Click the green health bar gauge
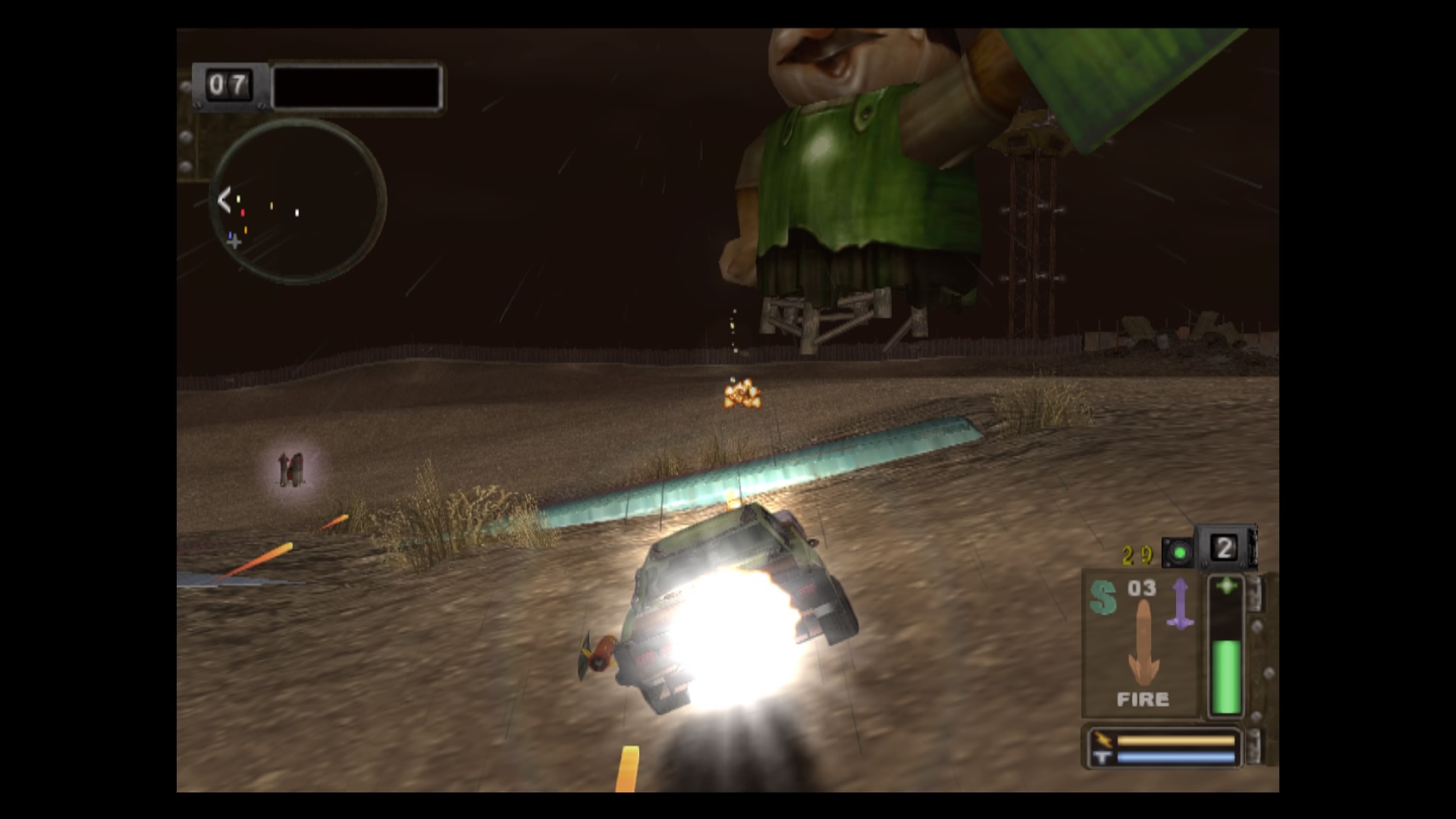1456x819 pixels. [x=1226, y=675]
